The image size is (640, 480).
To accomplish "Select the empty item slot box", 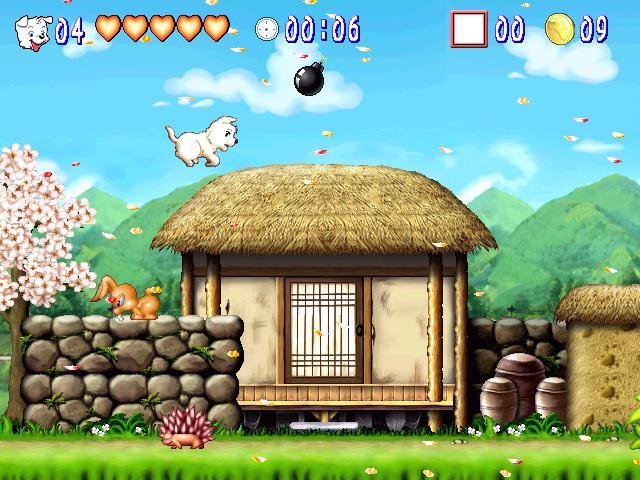I will (x=468, y=29).
